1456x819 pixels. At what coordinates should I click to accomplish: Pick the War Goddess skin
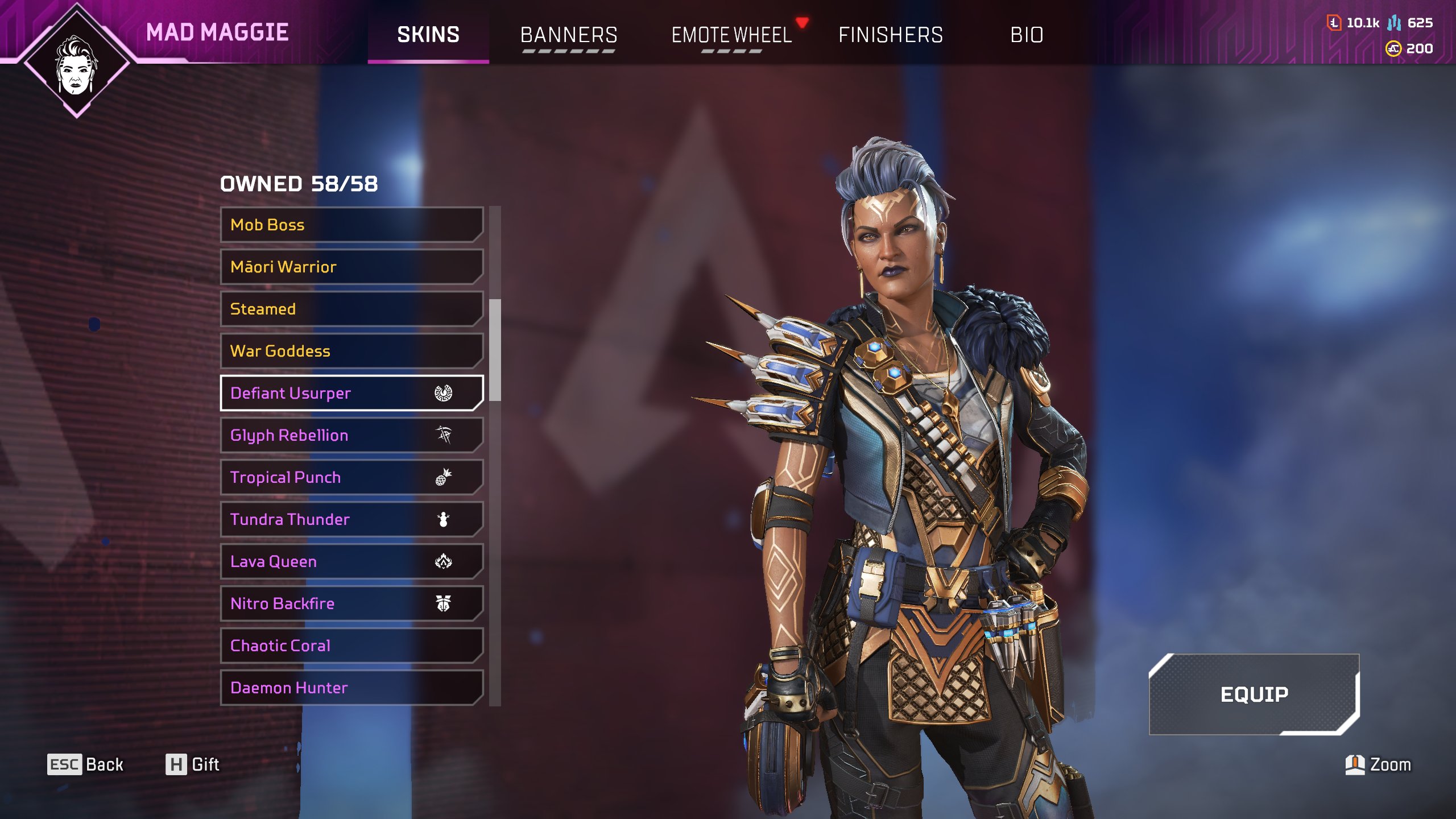pos(351,351)
